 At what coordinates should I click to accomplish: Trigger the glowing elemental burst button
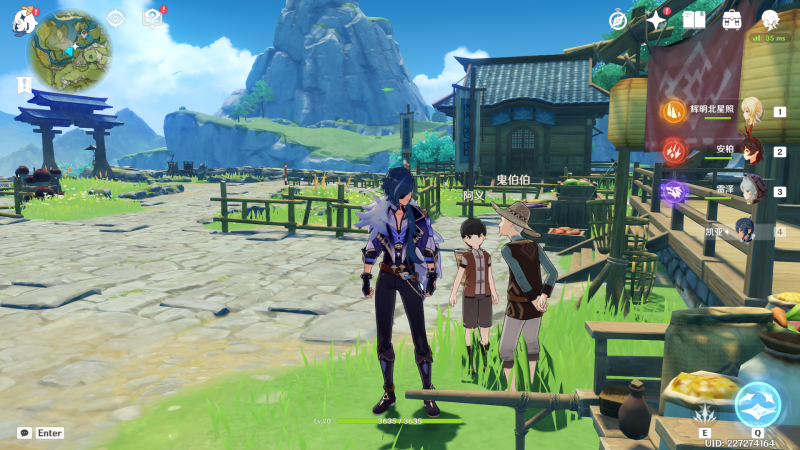coord(757,404)
